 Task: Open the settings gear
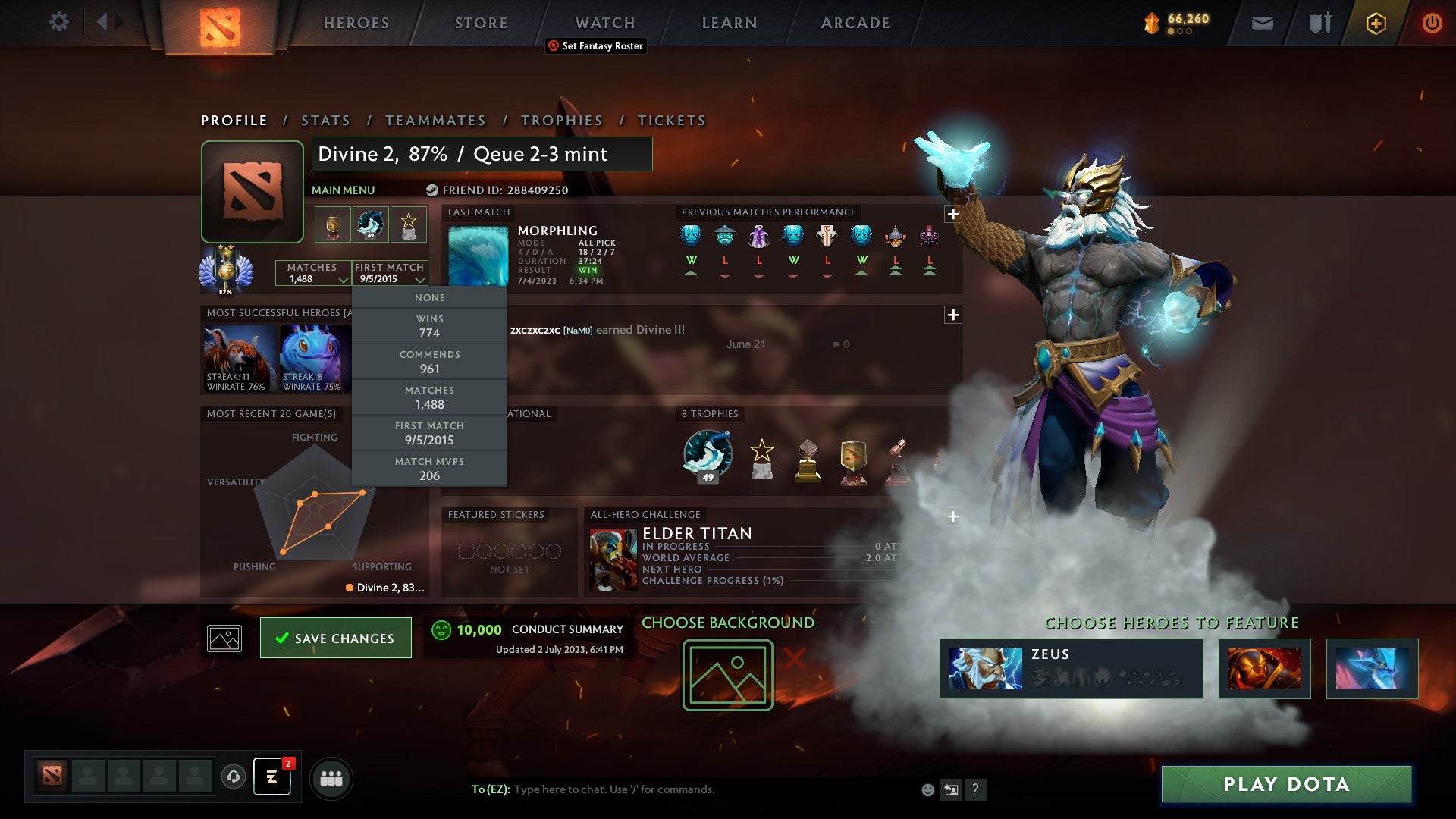pyautogui.click(x=58, y=22)
